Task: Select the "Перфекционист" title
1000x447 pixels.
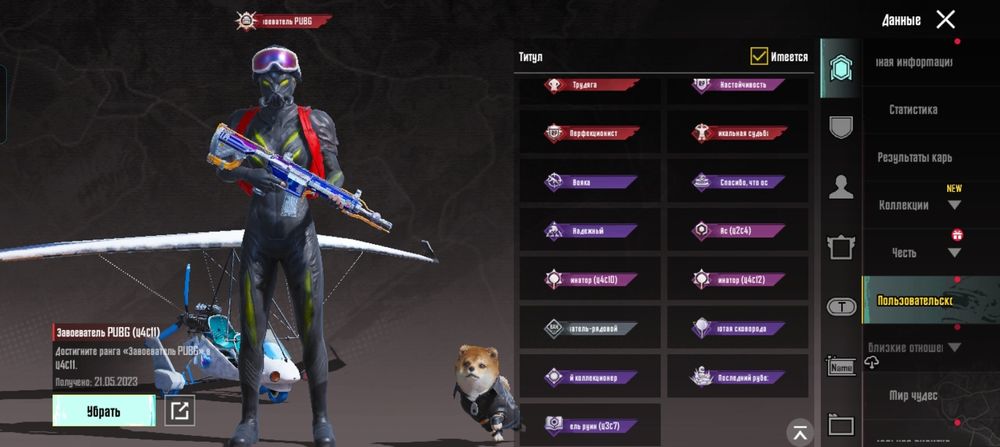Action: tap(590, 133)
